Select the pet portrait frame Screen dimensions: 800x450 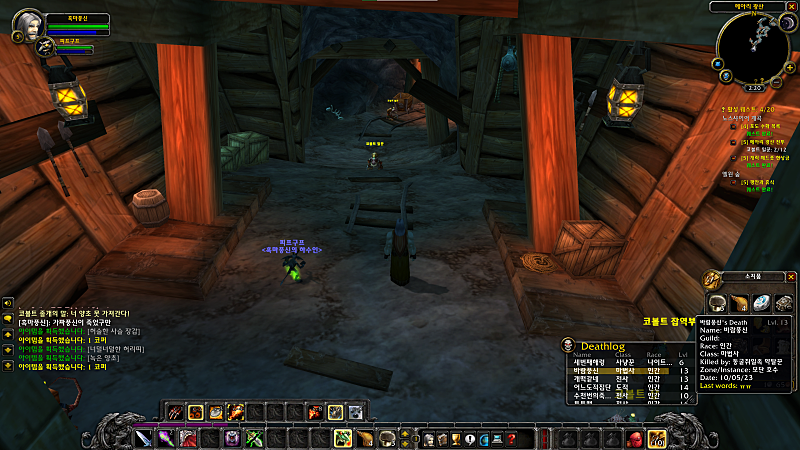tap(46, 48)
